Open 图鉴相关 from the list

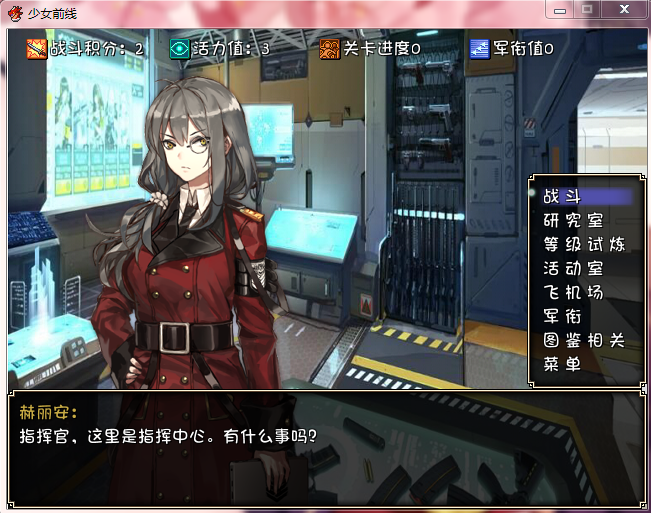pyautogui.click(x=585, y=340)
